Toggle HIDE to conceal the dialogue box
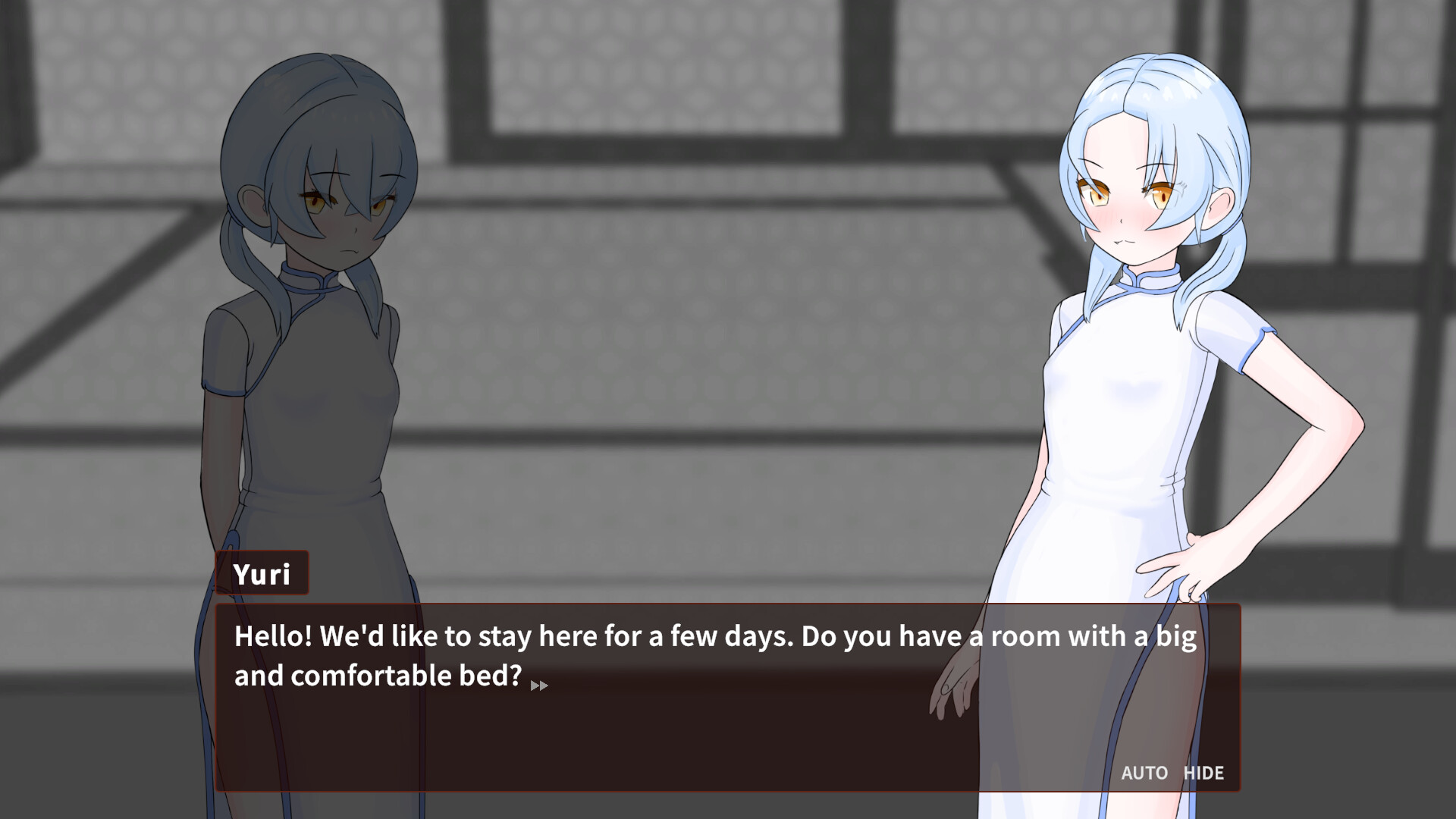The width and height of the screenshot is (1456, 819). tap(1204, 773)
